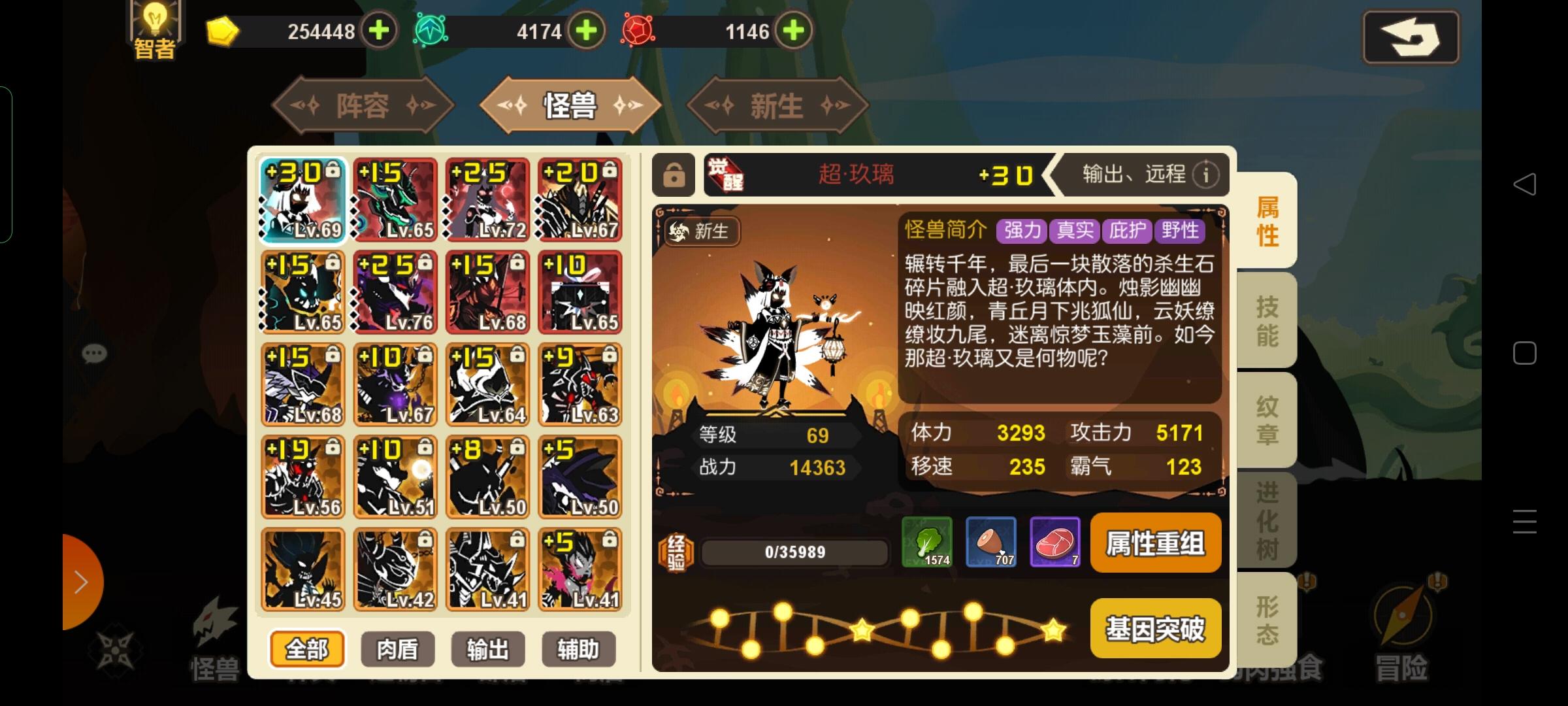Tap the vegetable EXP item showing 1574
The height and width of the screenshot is (706, 1568).
click(926, 543)
